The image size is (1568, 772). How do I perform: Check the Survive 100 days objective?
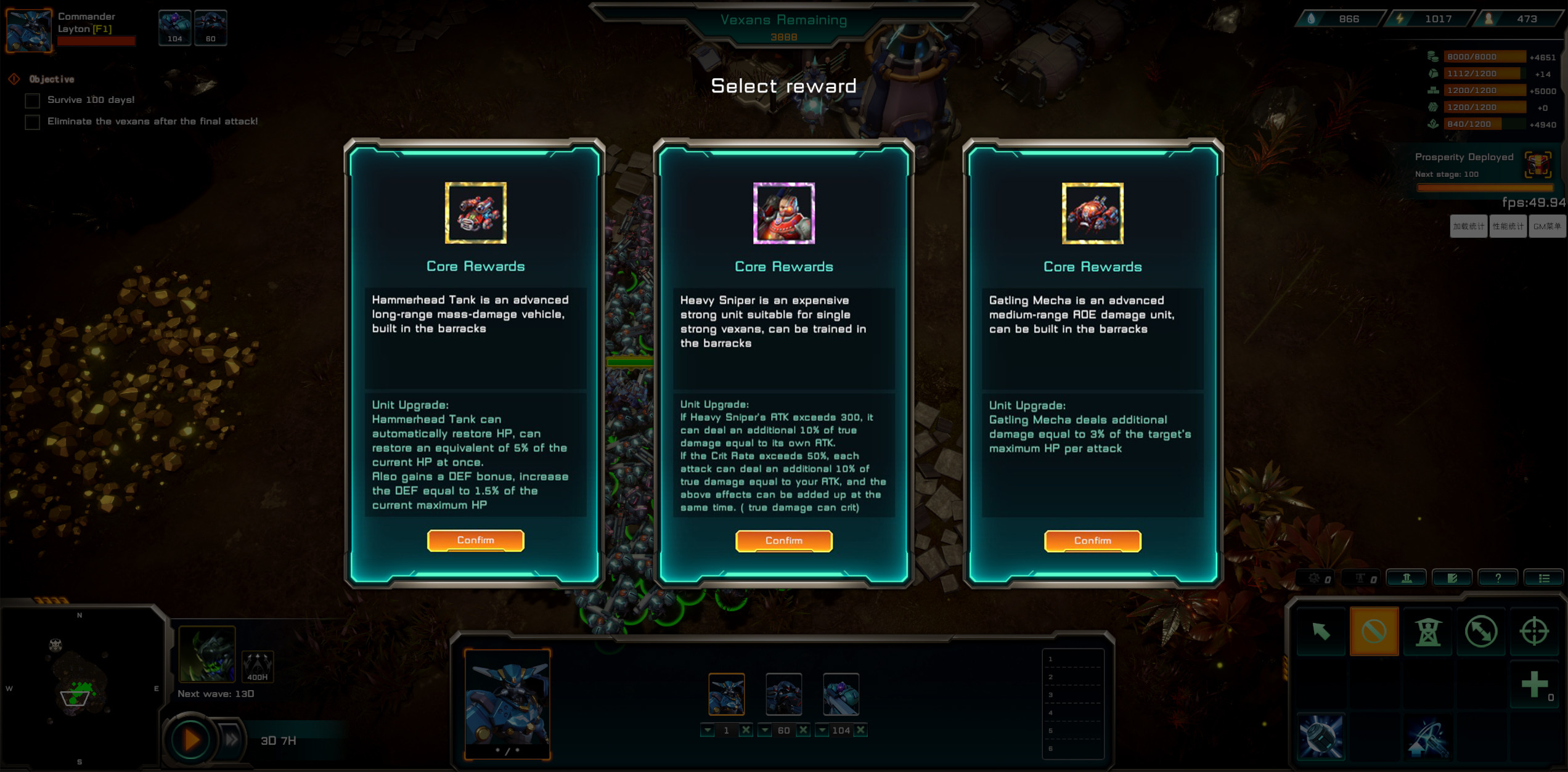click(x=31, y=100)
